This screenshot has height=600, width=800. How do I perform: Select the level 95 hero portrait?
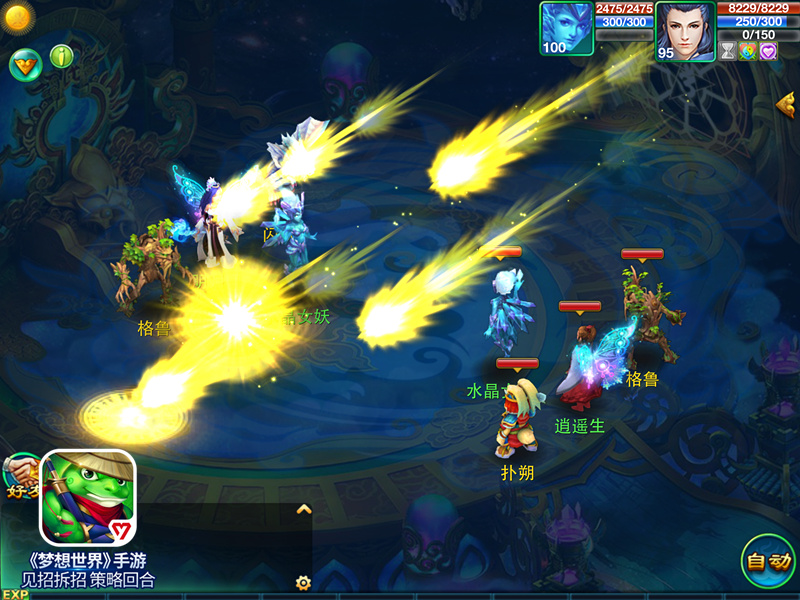point(686,31)
